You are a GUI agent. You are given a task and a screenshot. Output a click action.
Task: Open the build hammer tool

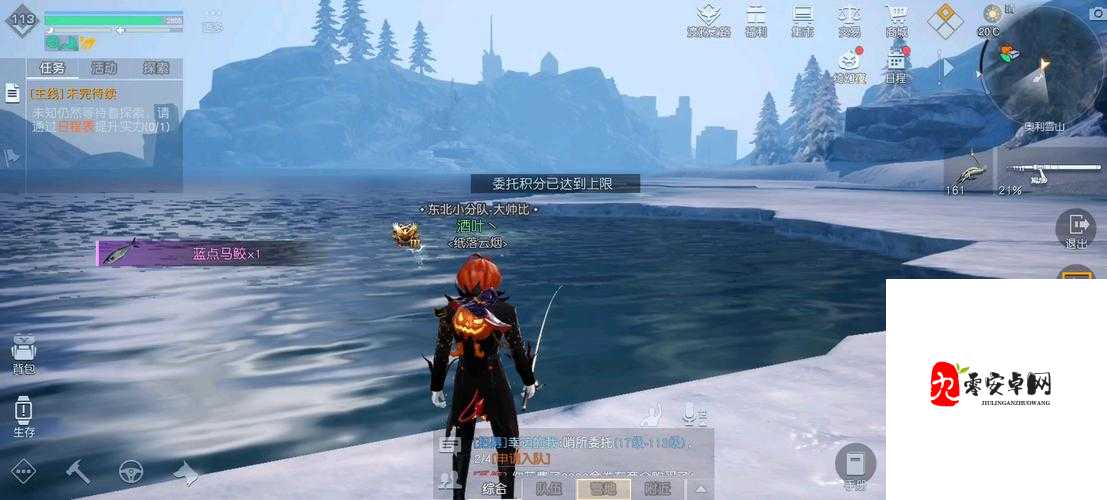point(77,470)
